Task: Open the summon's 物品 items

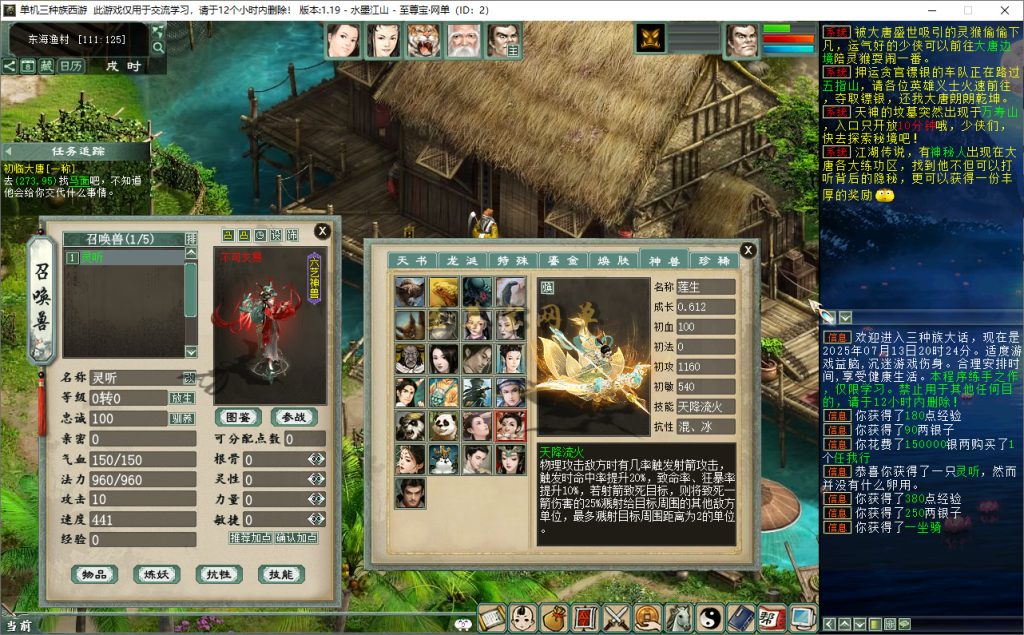Action: (x=94, y=574)
